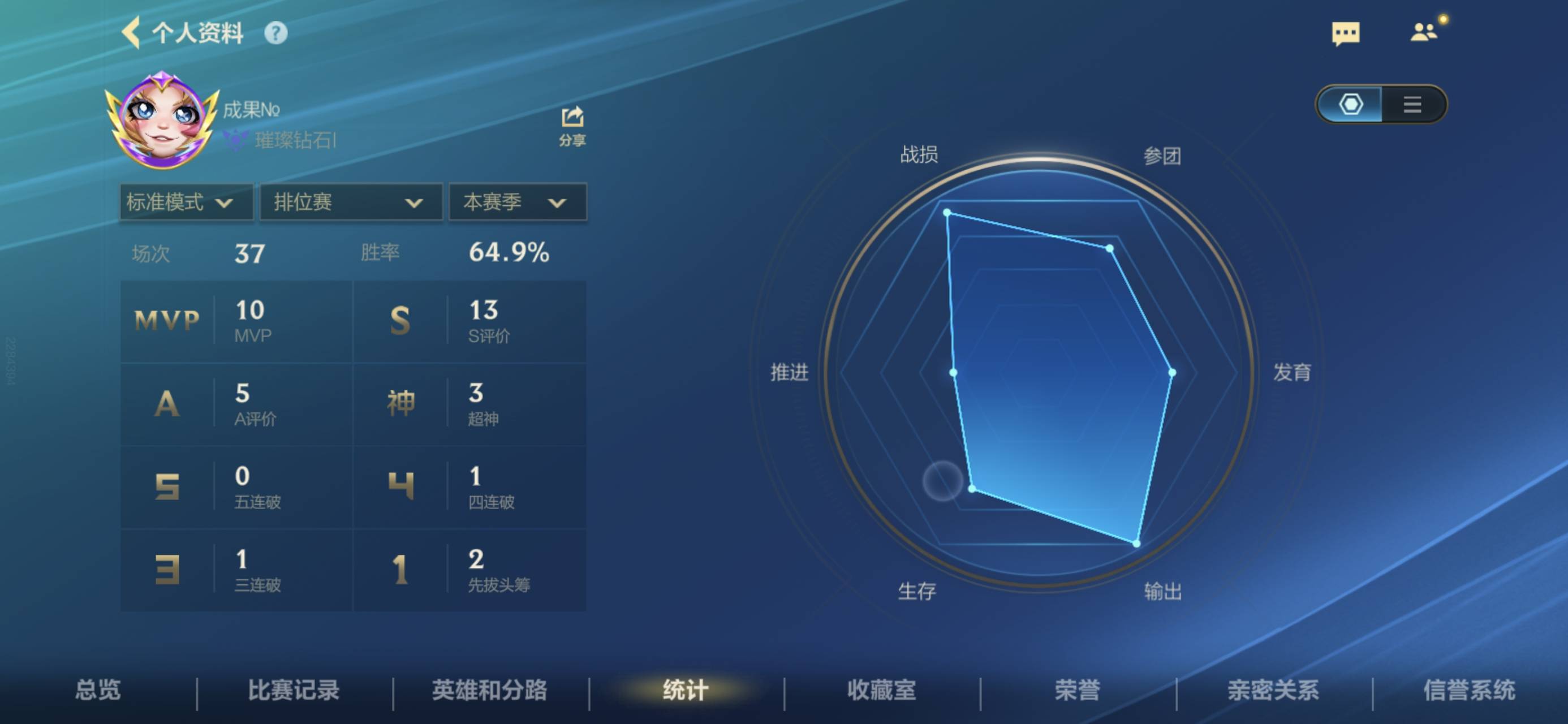Expand the 排位赛 selector

click(x=350, y=202)
